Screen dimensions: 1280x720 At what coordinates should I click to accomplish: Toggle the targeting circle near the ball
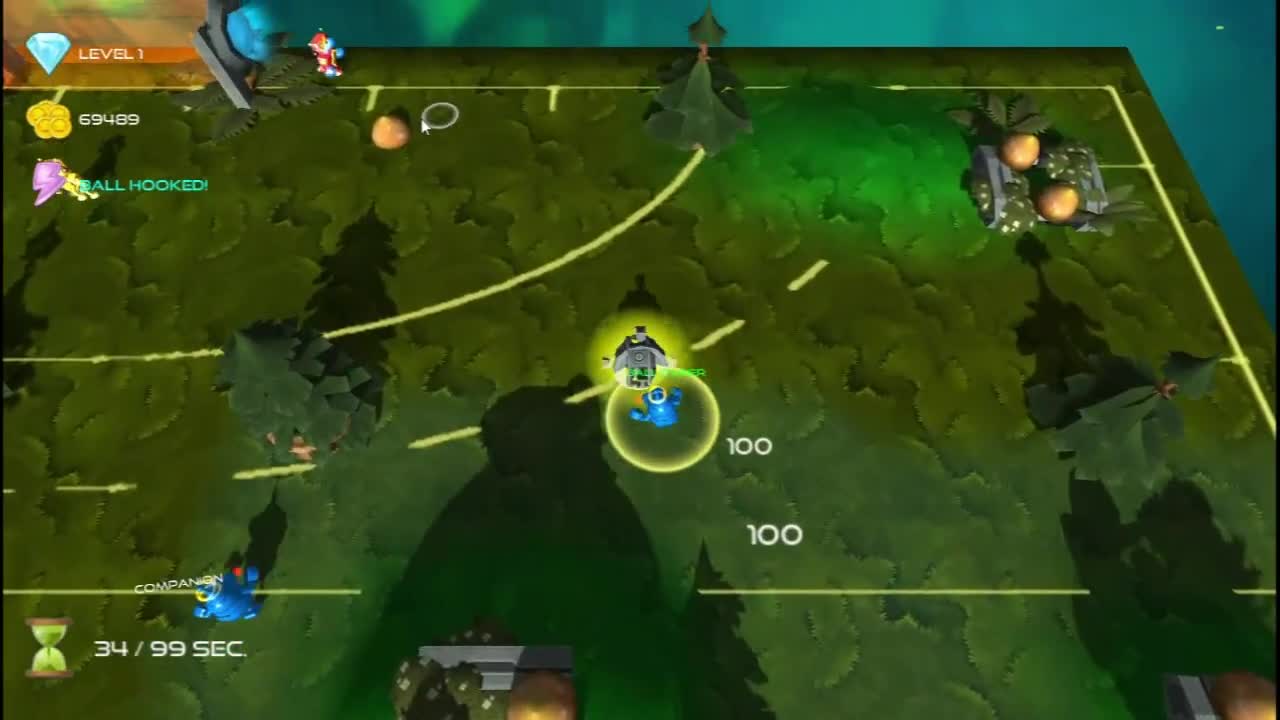point(440,116)
